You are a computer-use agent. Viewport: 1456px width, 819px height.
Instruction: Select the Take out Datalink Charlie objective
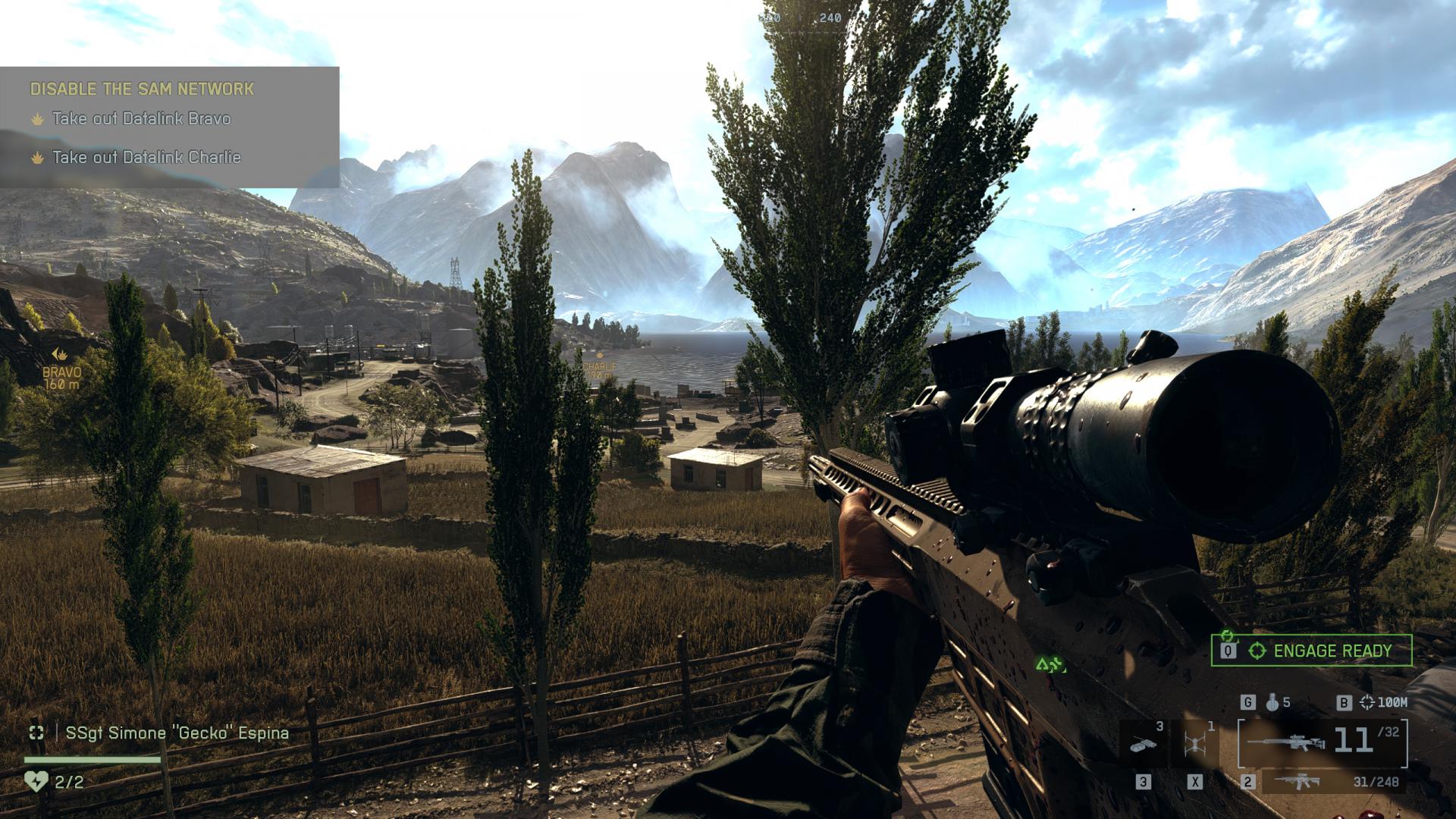tap(146, 158)
